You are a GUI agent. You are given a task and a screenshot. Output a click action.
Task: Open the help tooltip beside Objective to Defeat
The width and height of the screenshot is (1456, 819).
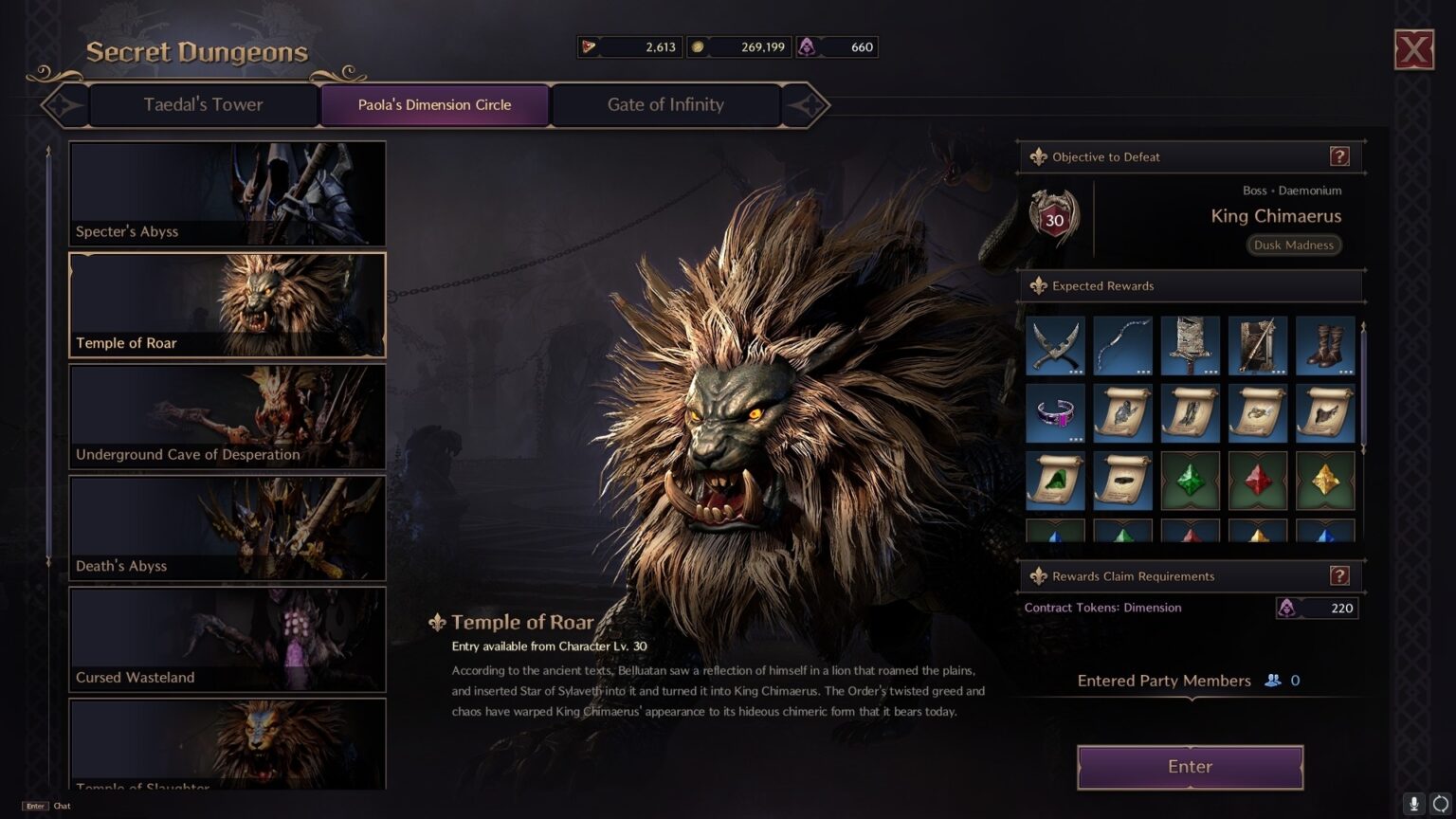tap(1340, 156)
